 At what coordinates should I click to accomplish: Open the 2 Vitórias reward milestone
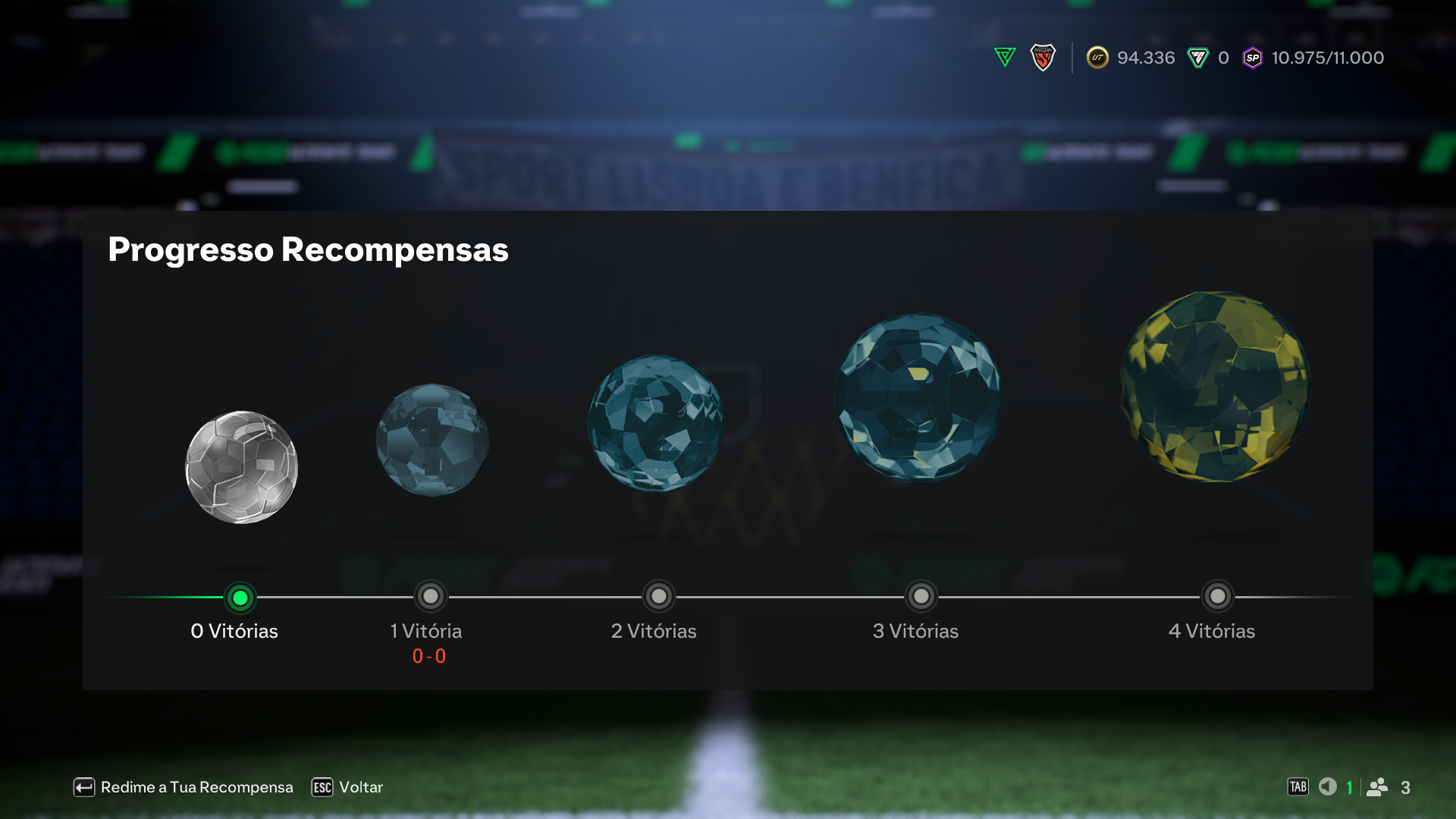click(x=658, y=598)
